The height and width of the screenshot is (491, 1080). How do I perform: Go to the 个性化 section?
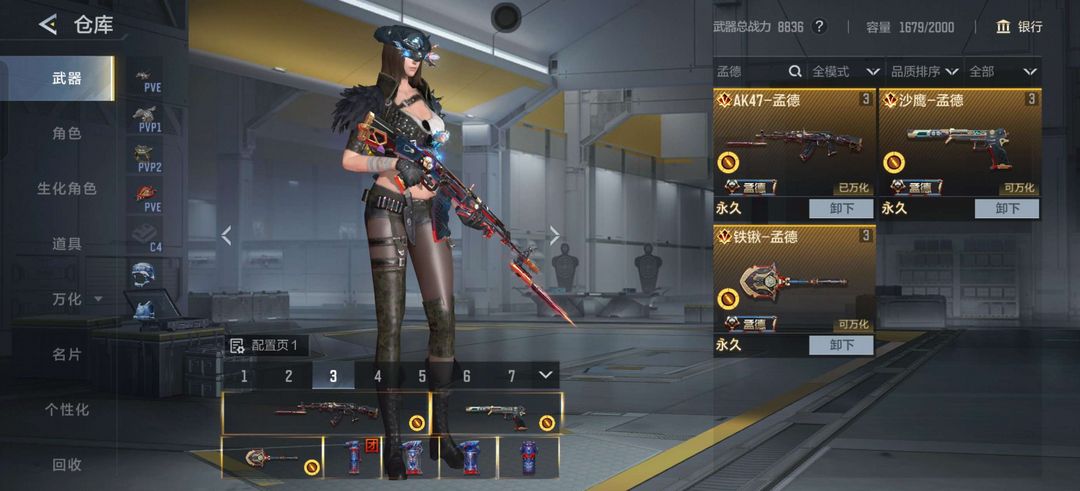click(67, 409)
